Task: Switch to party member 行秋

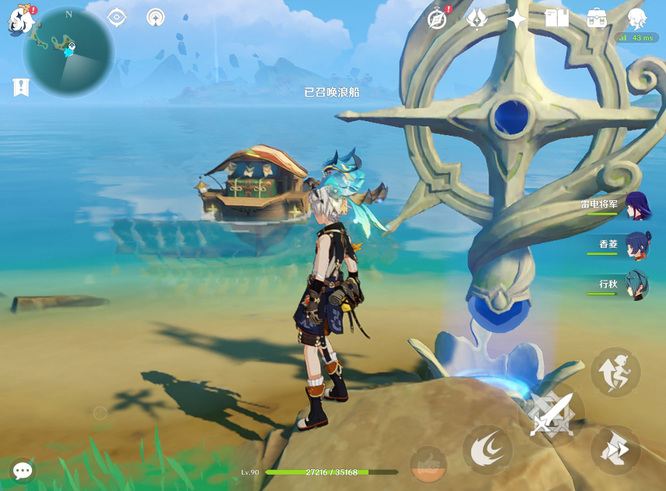Action: coord(637,286)
